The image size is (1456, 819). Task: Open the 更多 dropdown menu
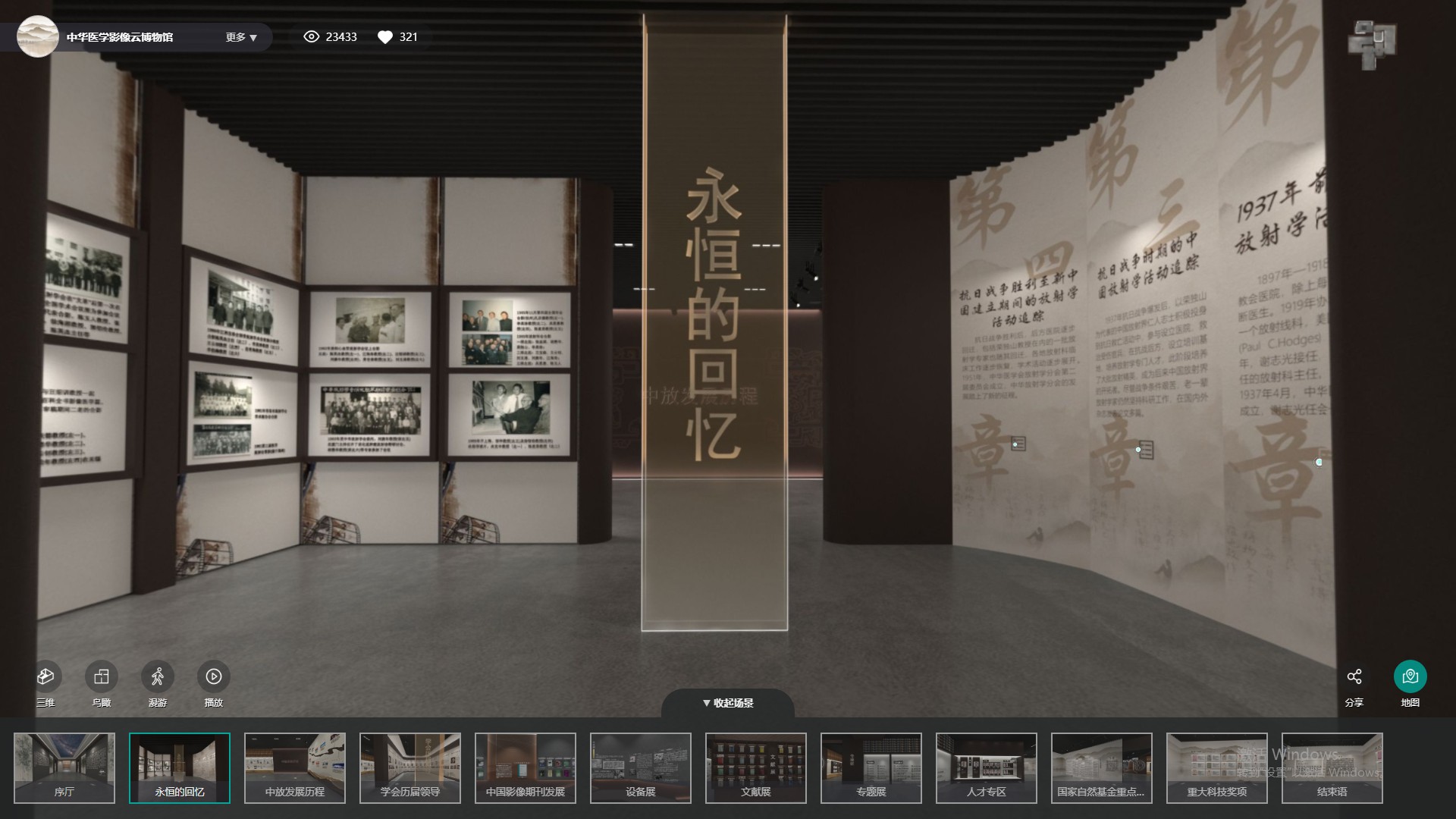[x=235, y=36]
